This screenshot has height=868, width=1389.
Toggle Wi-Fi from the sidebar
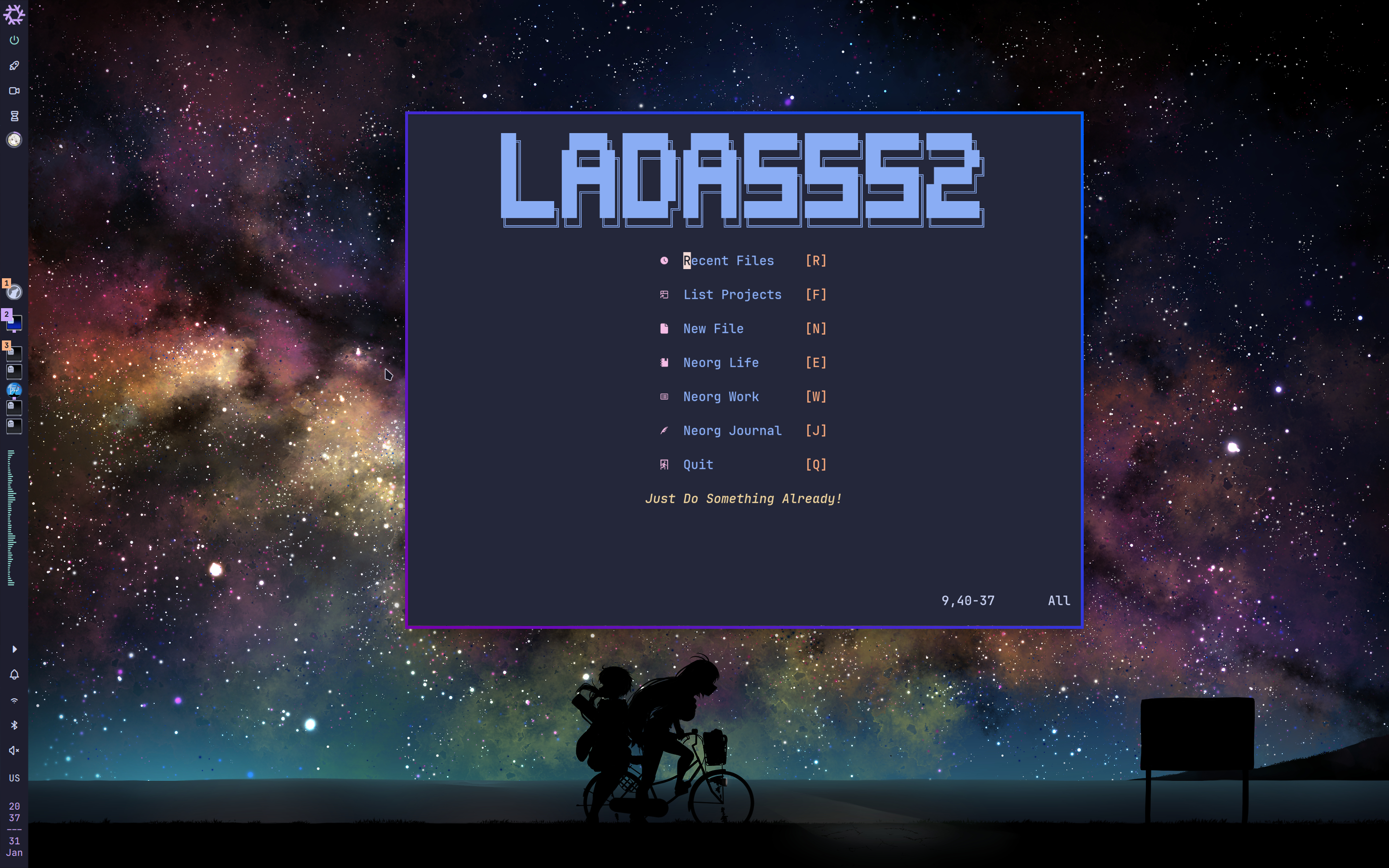(14, 700)
